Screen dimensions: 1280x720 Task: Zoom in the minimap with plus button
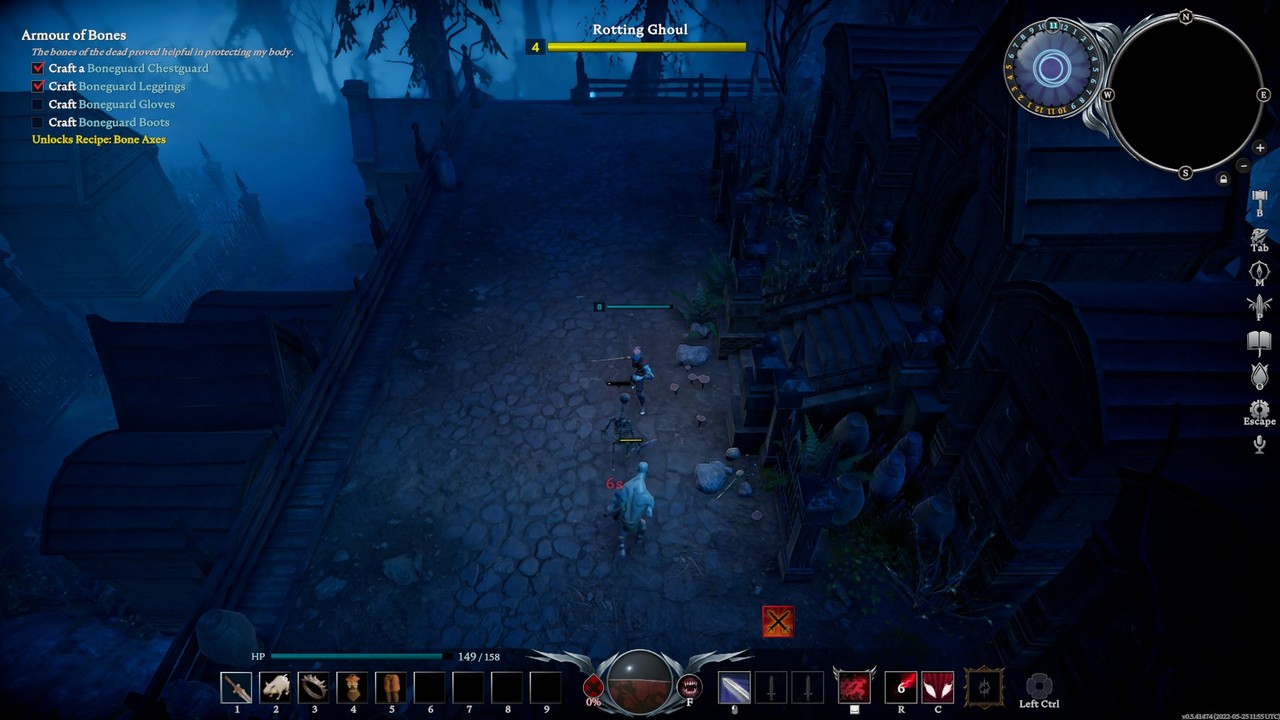(1260, 148)
